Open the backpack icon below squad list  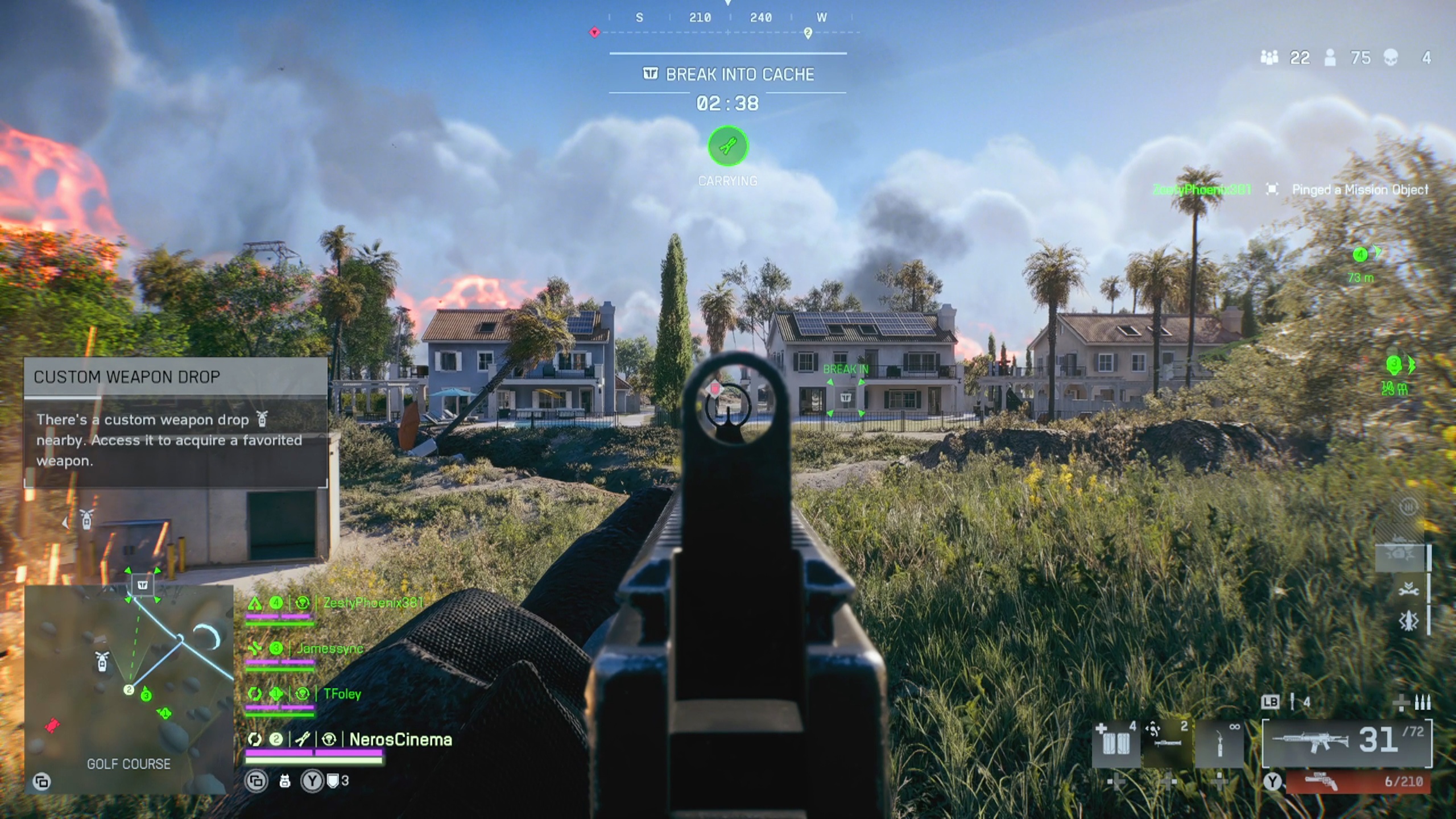coord(285,781)
